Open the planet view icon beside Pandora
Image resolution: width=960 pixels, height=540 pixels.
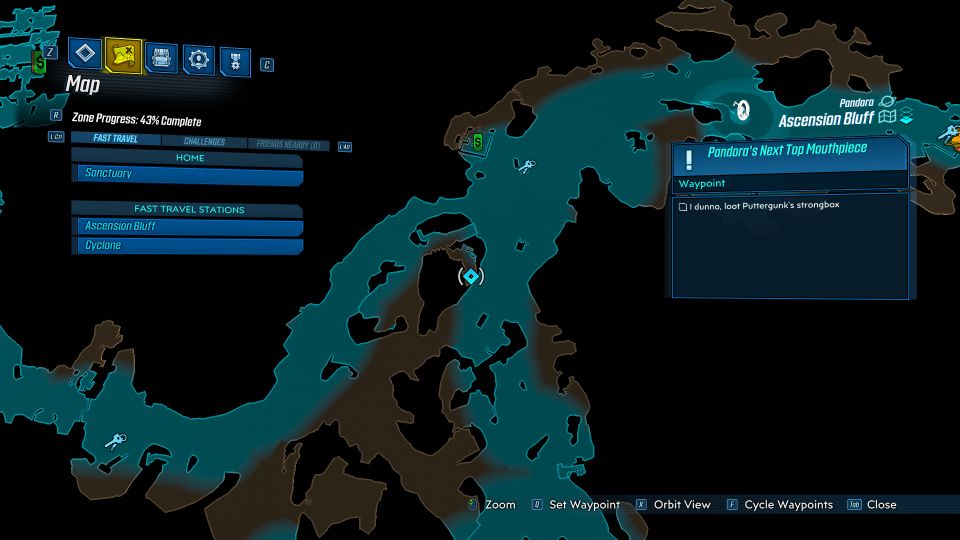tap(886, 101)
